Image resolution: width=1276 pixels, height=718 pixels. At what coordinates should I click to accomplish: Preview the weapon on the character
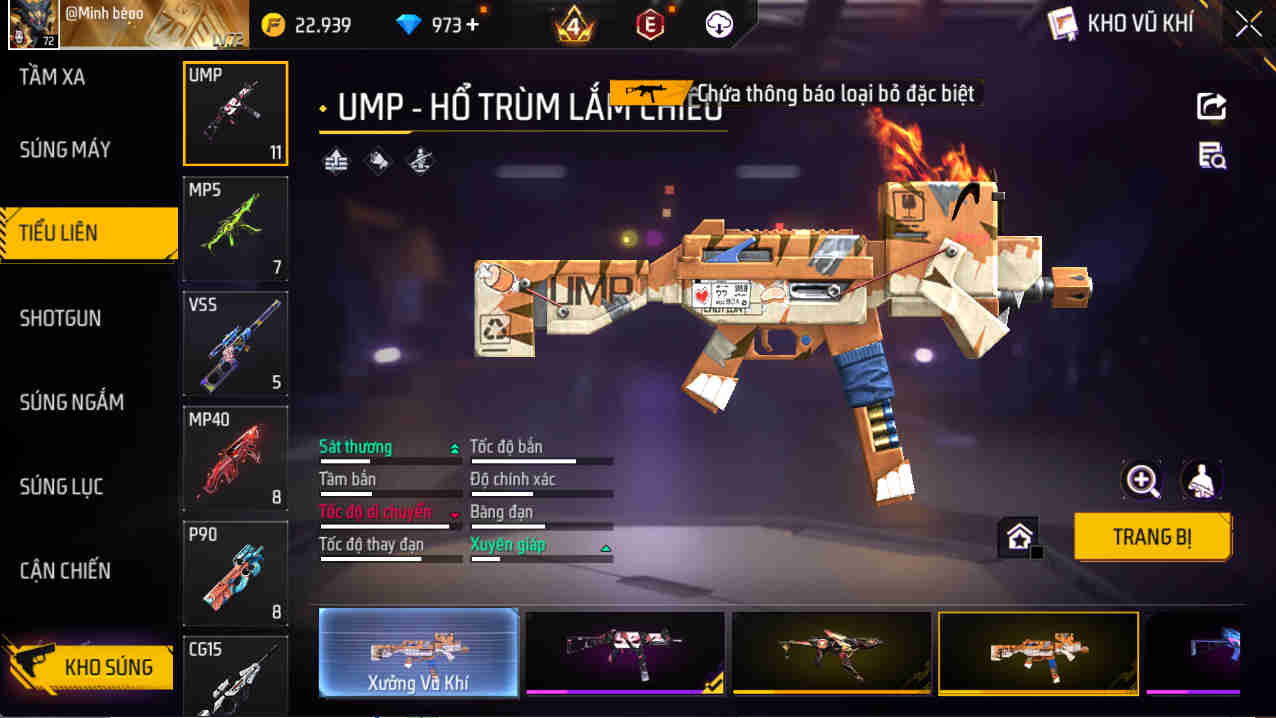[x=1201, y=481]
